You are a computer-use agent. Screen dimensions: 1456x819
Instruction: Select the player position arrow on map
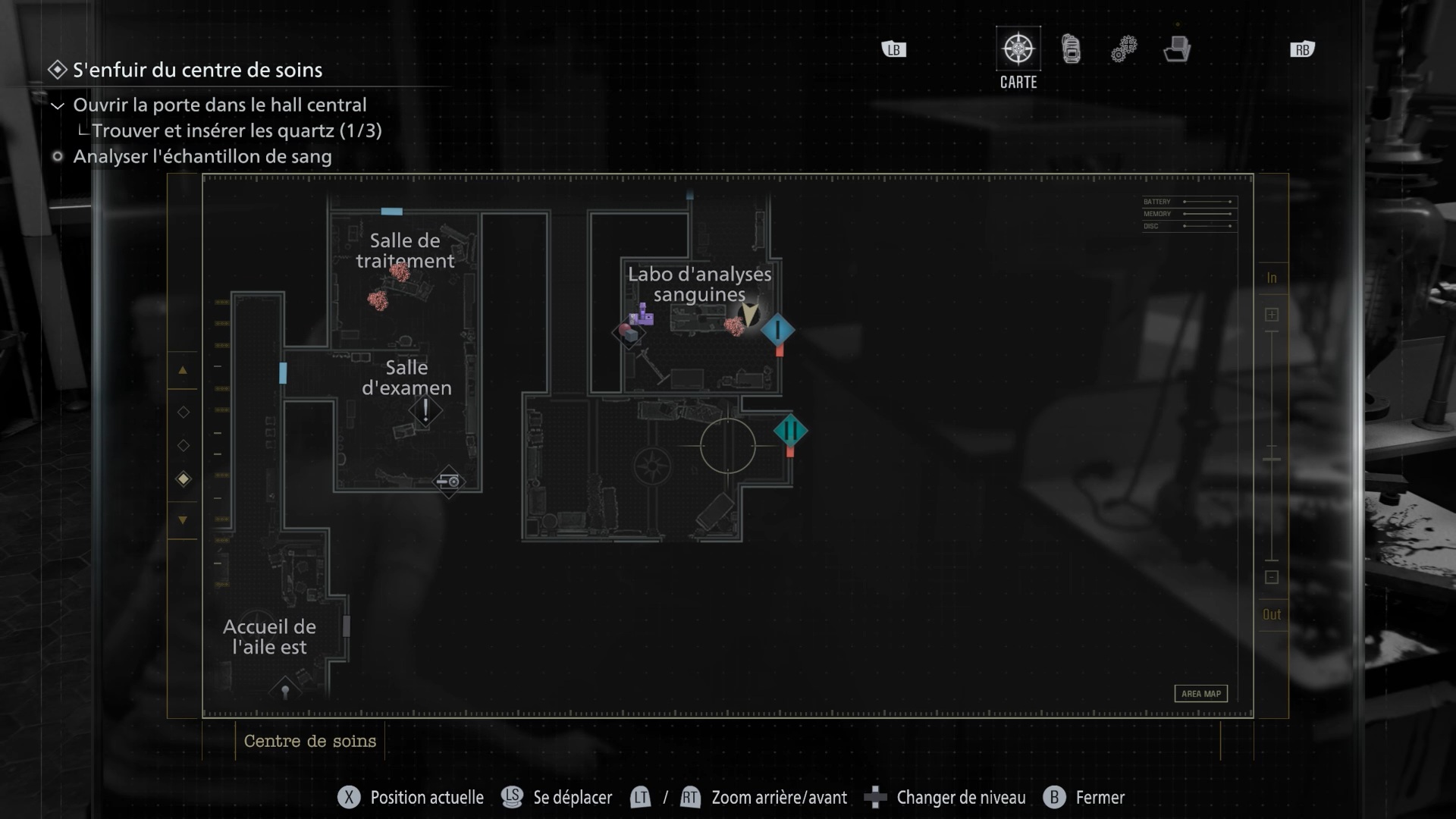coord(749,314)
